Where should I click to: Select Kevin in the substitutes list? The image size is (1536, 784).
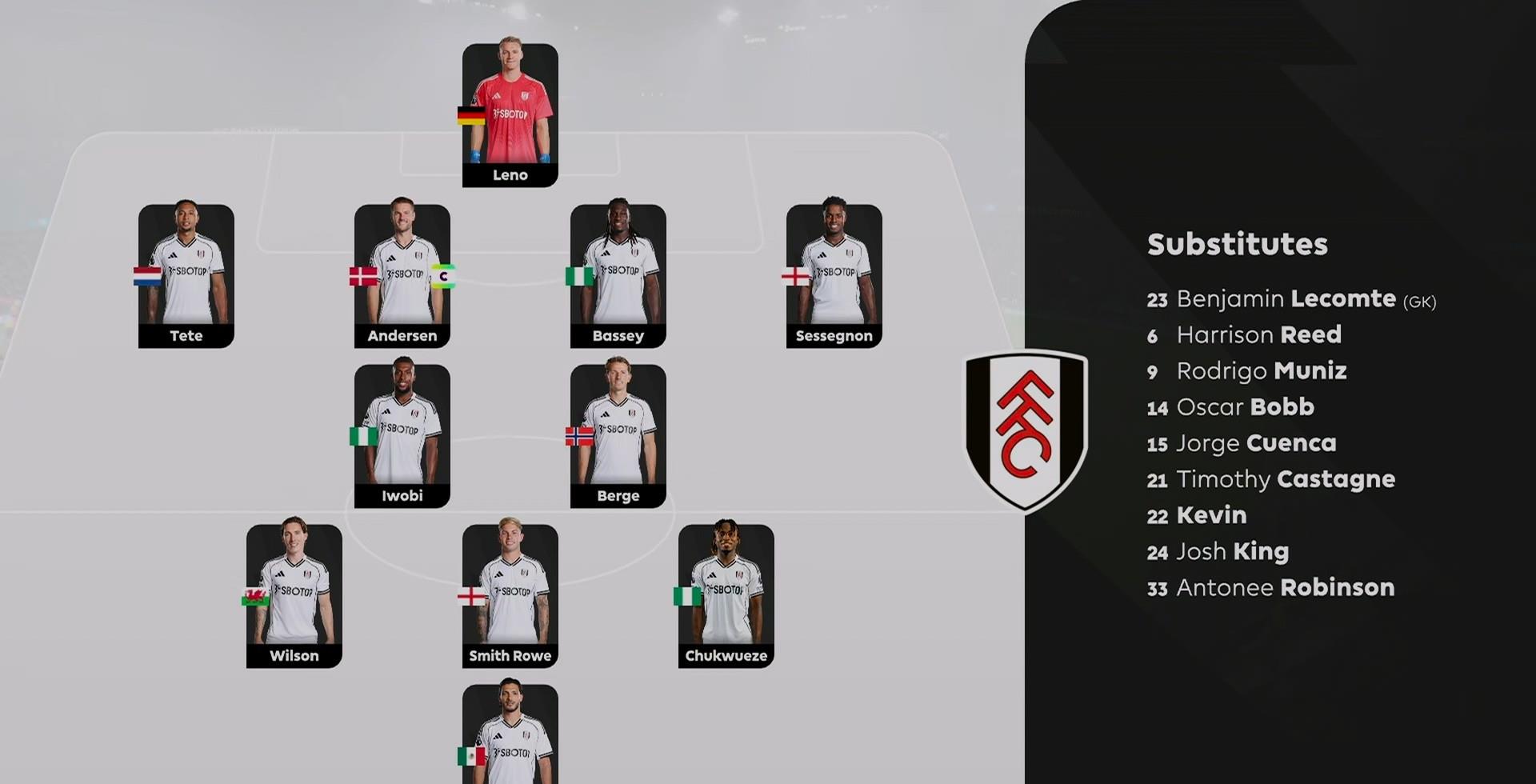(1210, 515)
